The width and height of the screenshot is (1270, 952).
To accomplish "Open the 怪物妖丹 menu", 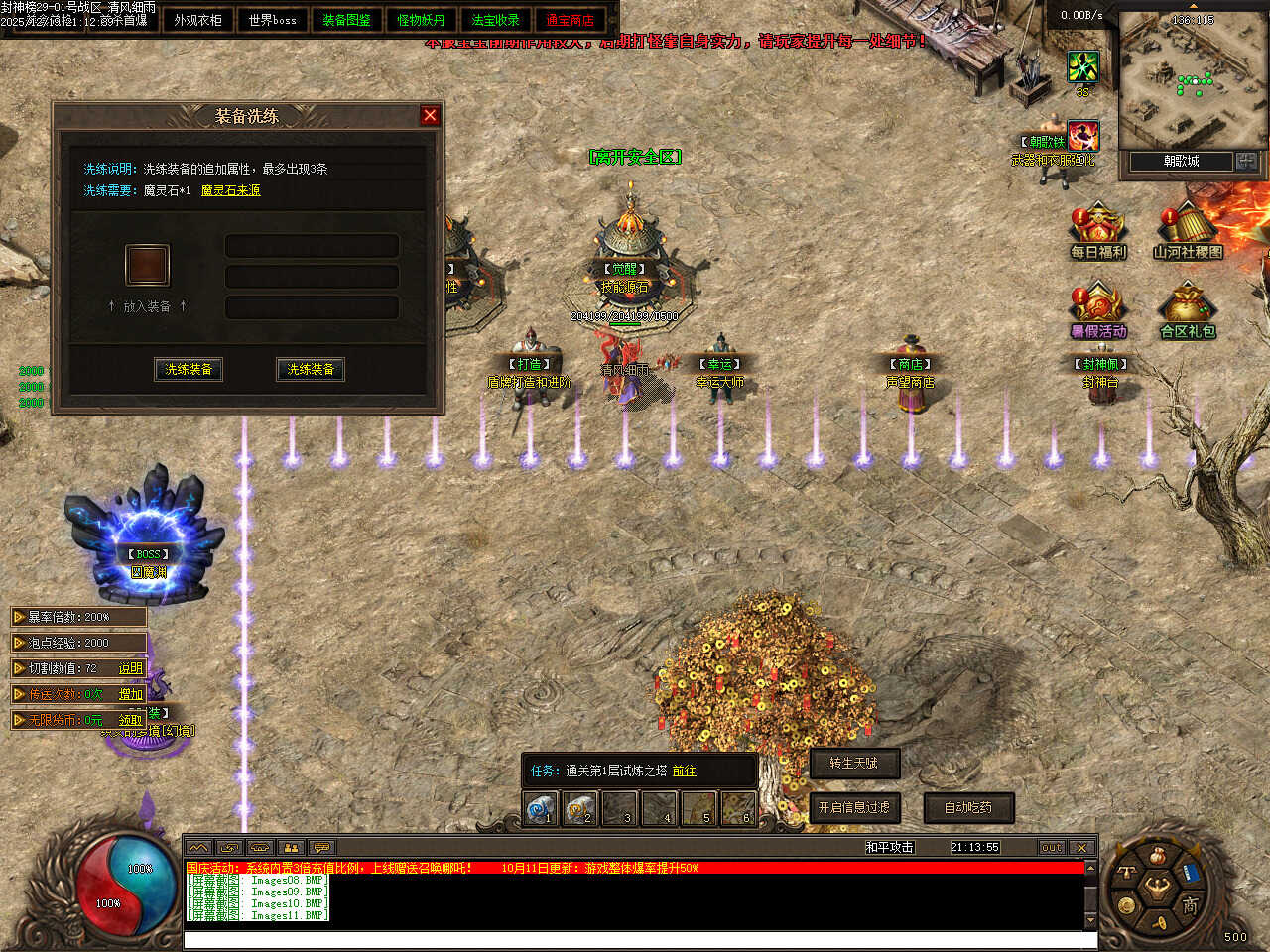I will click(x=421, y=20).
